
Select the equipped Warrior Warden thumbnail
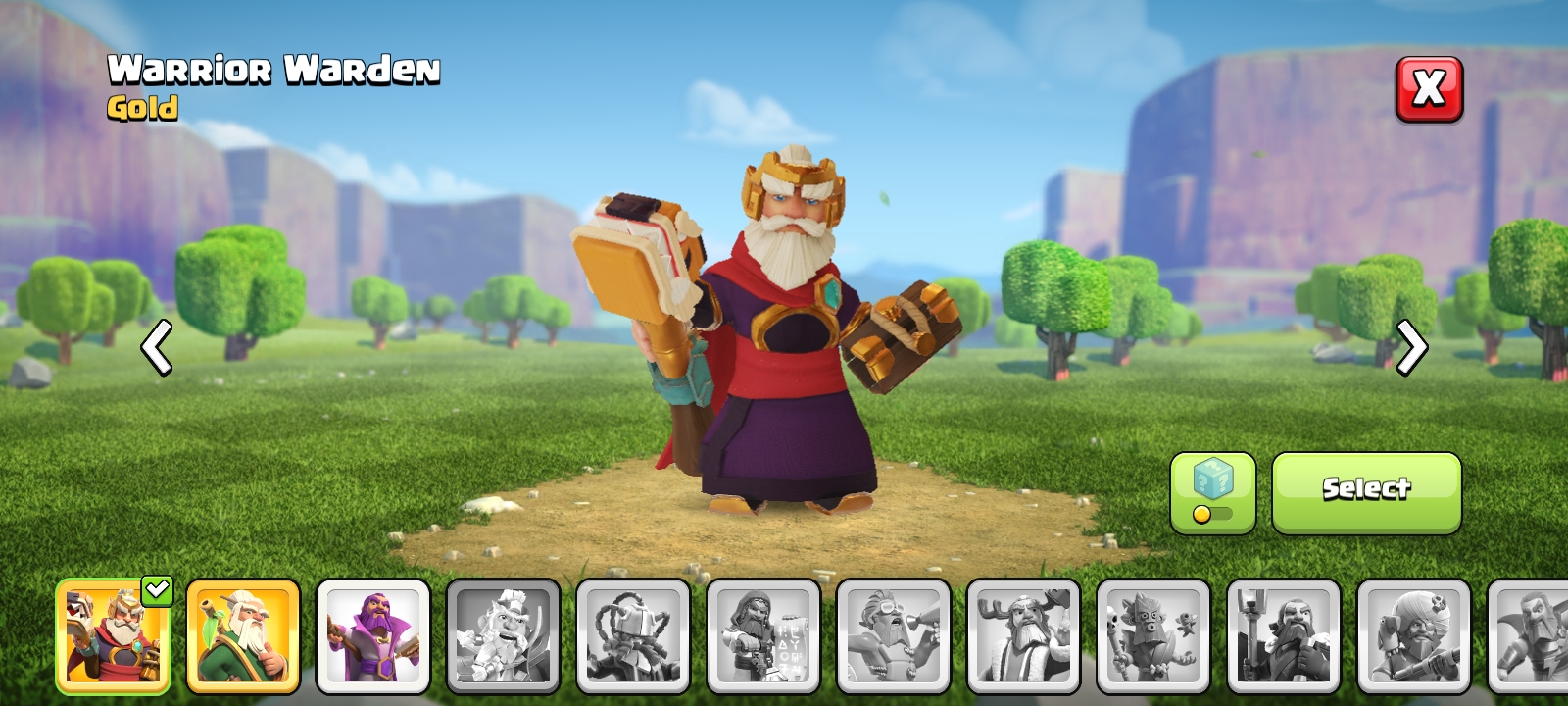(x=113, y=637)
